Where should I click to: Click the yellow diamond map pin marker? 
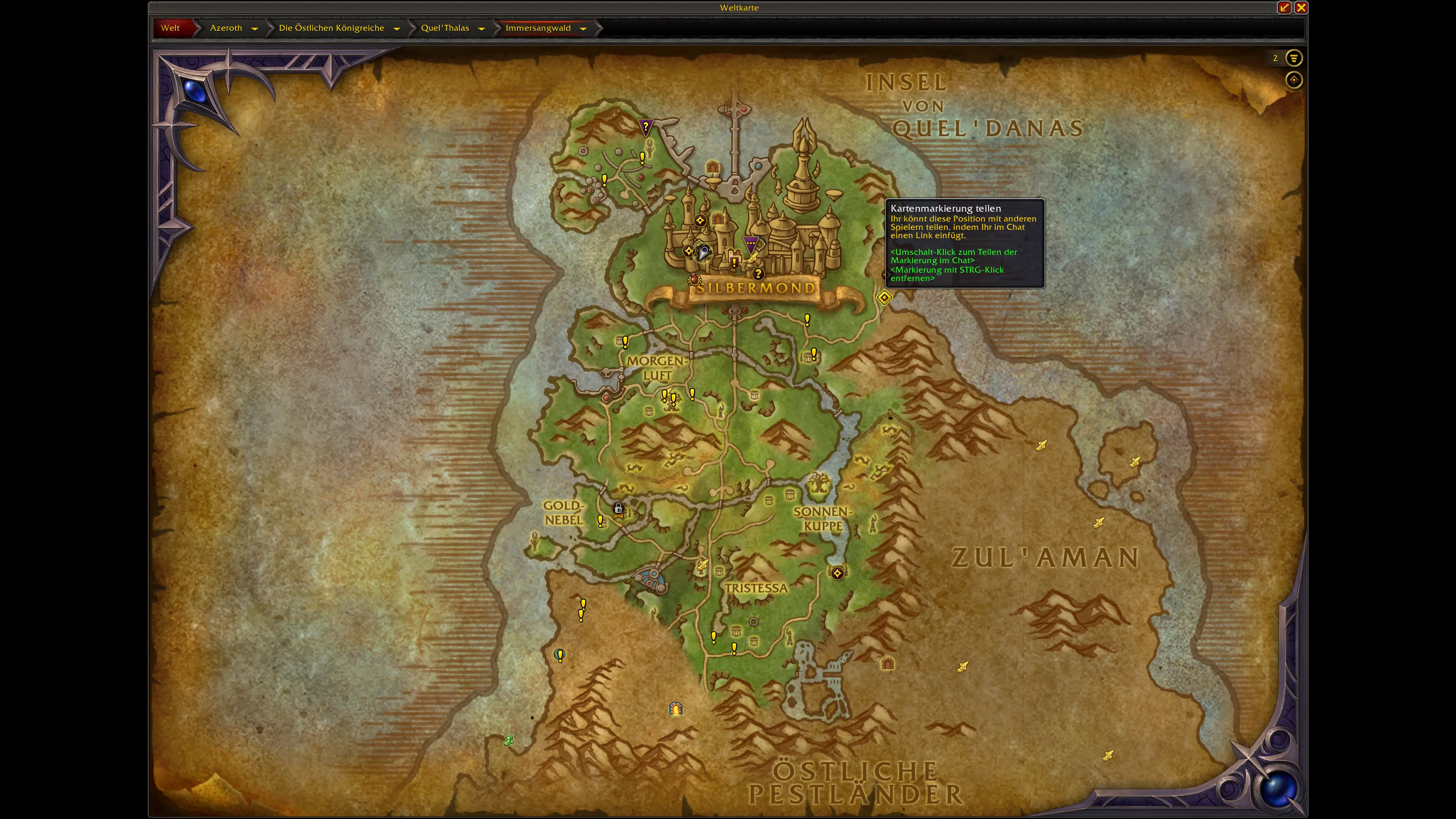click(885, 297)
